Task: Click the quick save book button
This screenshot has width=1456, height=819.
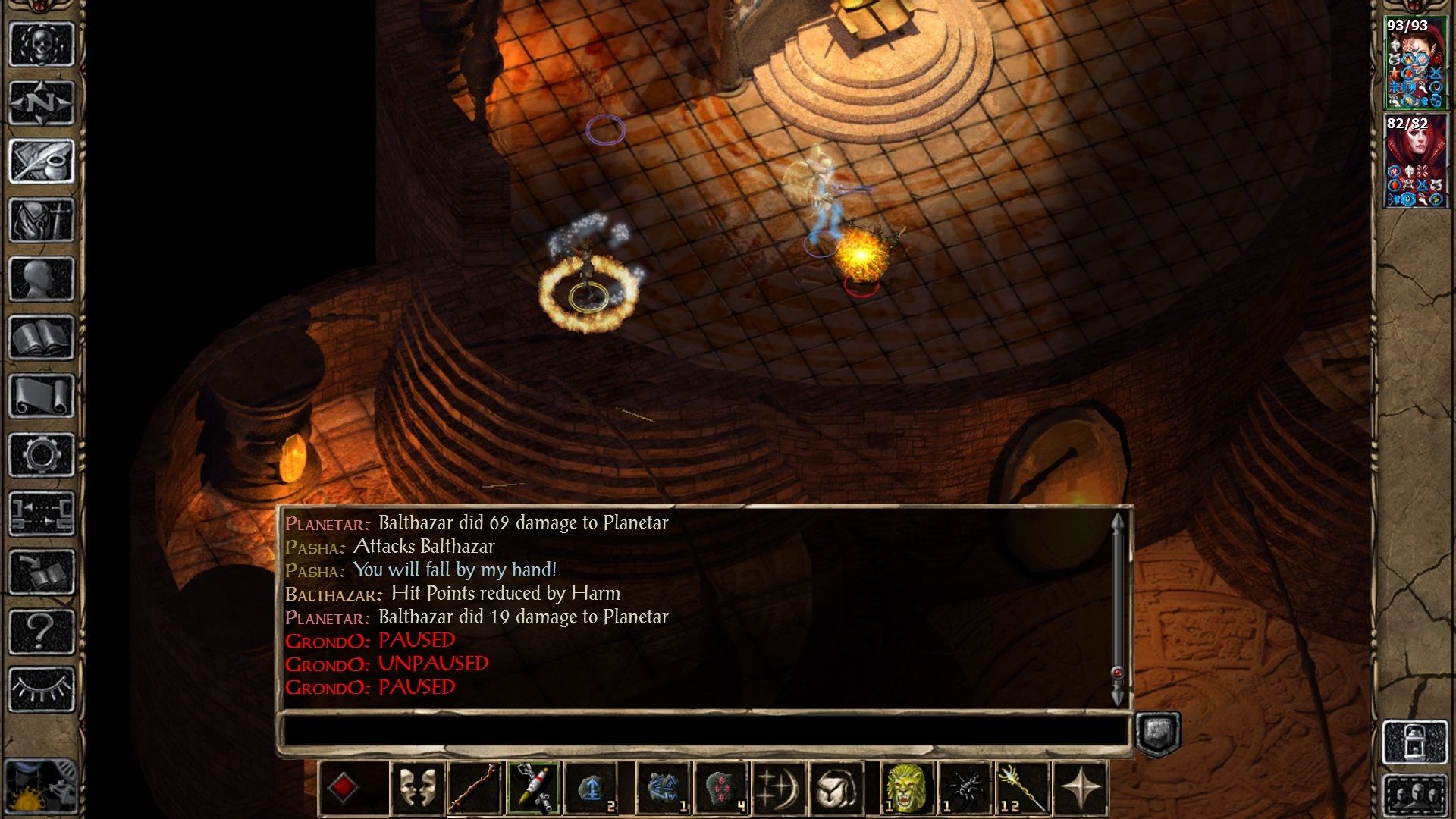Action: pos(42,573)
